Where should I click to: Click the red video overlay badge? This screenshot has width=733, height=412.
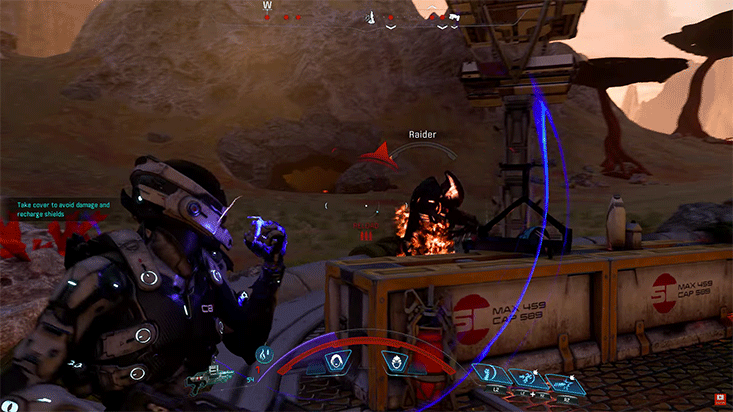[x=721, y=401]
